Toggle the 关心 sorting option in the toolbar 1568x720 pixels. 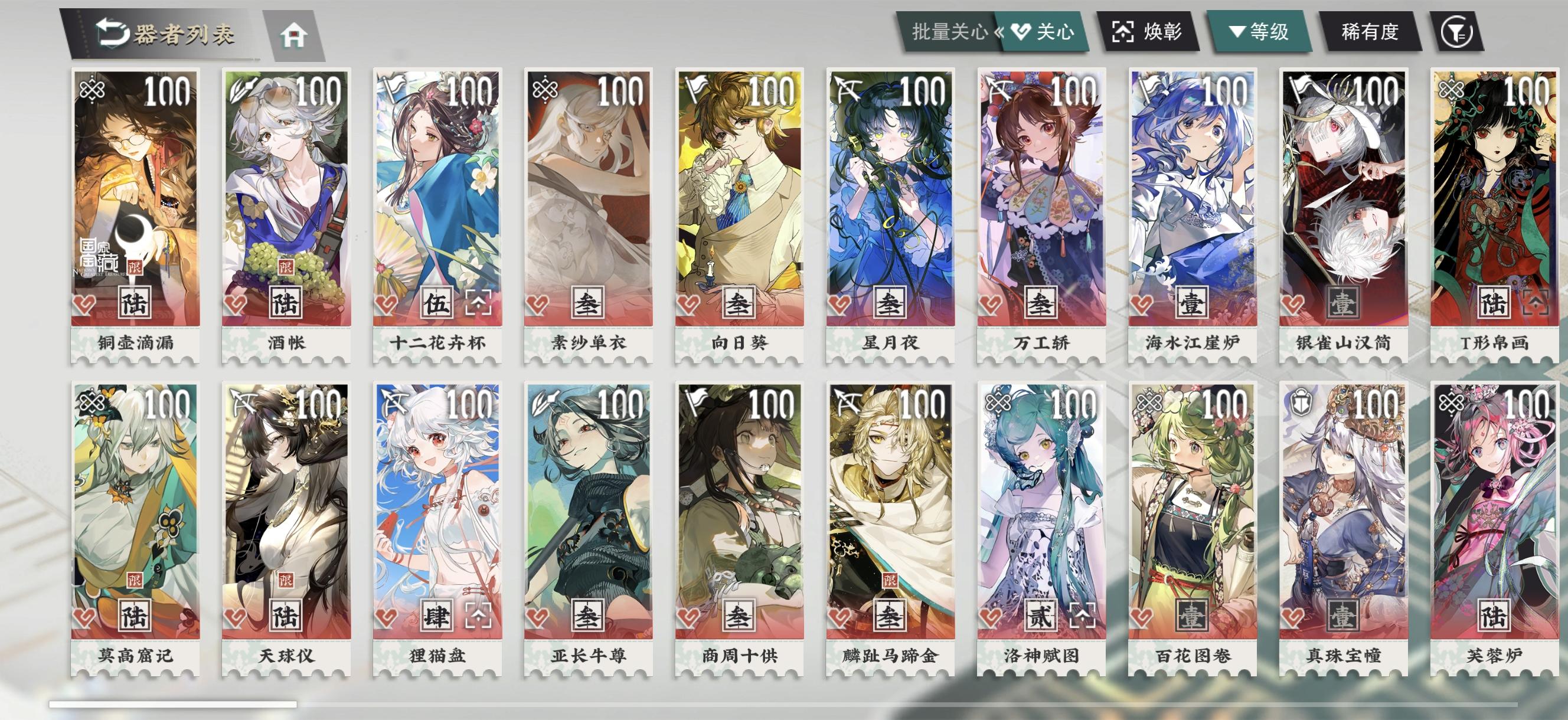click(x=1048, y=34)
